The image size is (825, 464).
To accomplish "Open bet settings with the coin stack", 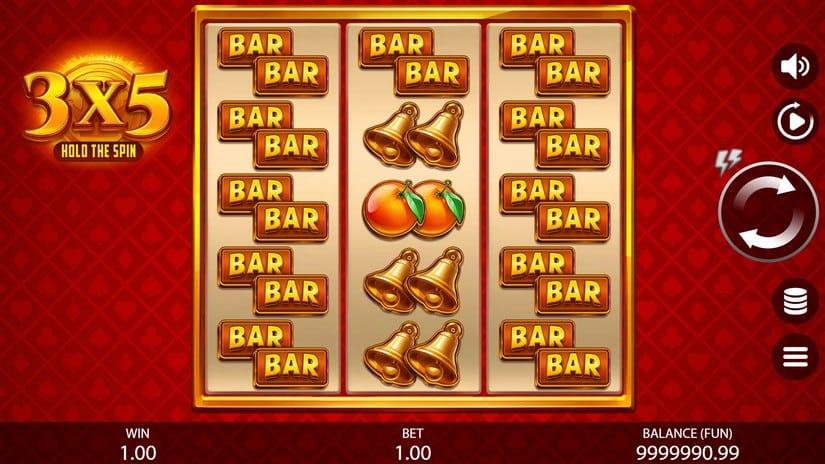I will 796,300.
